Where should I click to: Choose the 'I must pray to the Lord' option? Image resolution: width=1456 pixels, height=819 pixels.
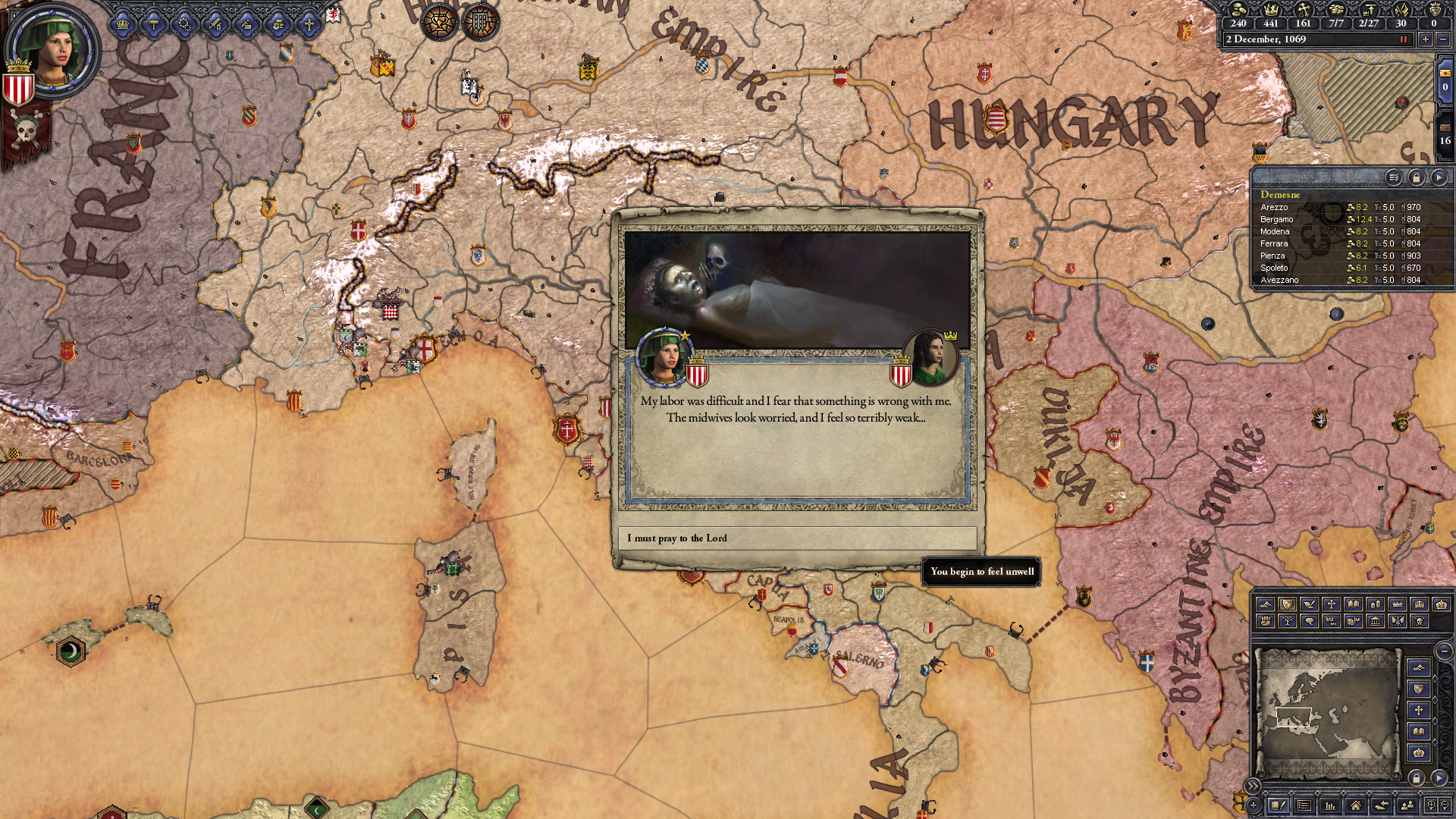[799, 538]
